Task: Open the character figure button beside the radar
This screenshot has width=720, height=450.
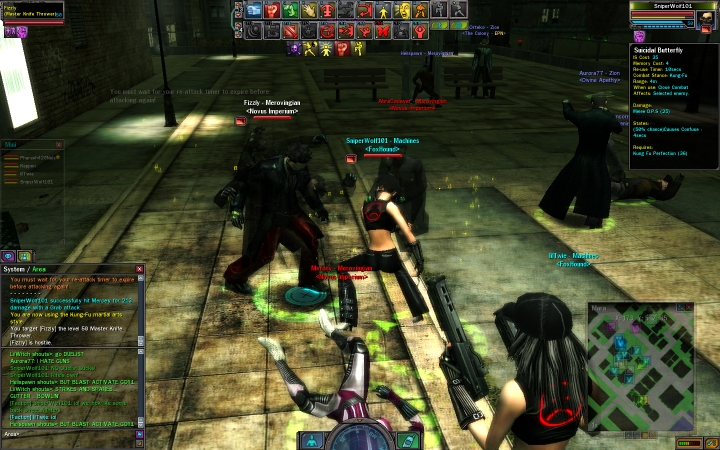Action: (x=312, y=440)
